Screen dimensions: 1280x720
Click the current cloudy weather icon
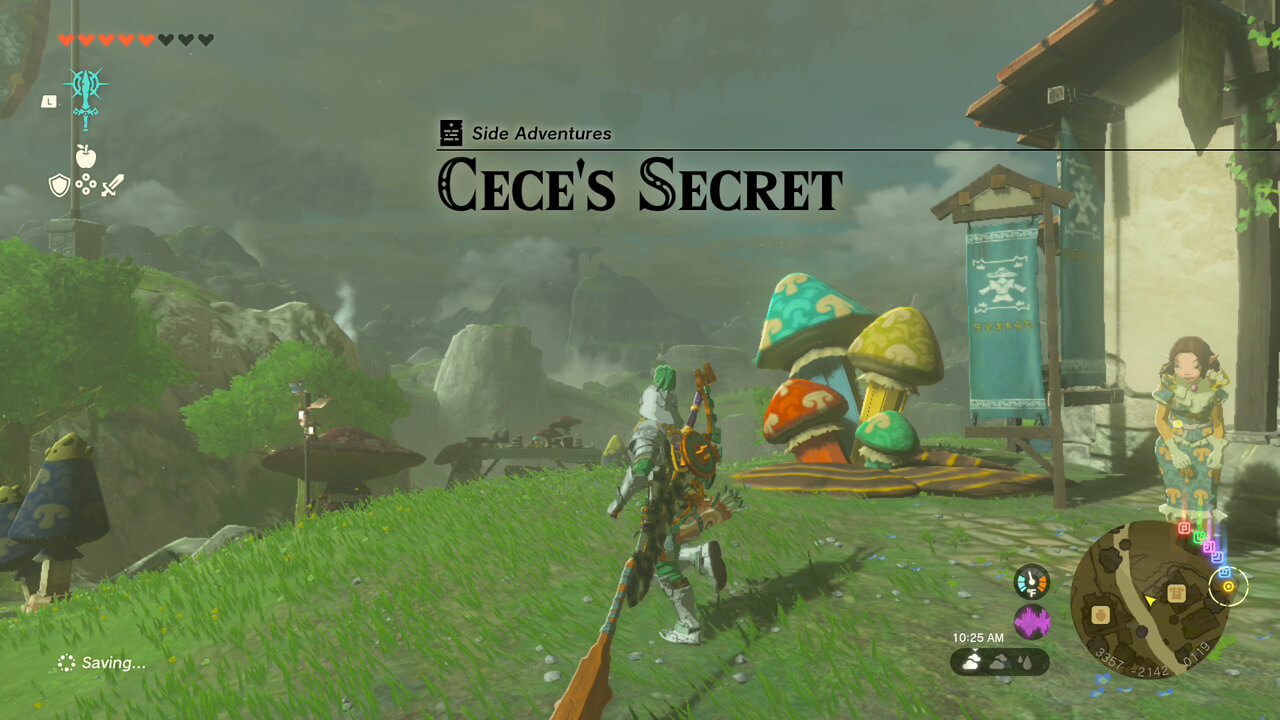pos(971,660)
